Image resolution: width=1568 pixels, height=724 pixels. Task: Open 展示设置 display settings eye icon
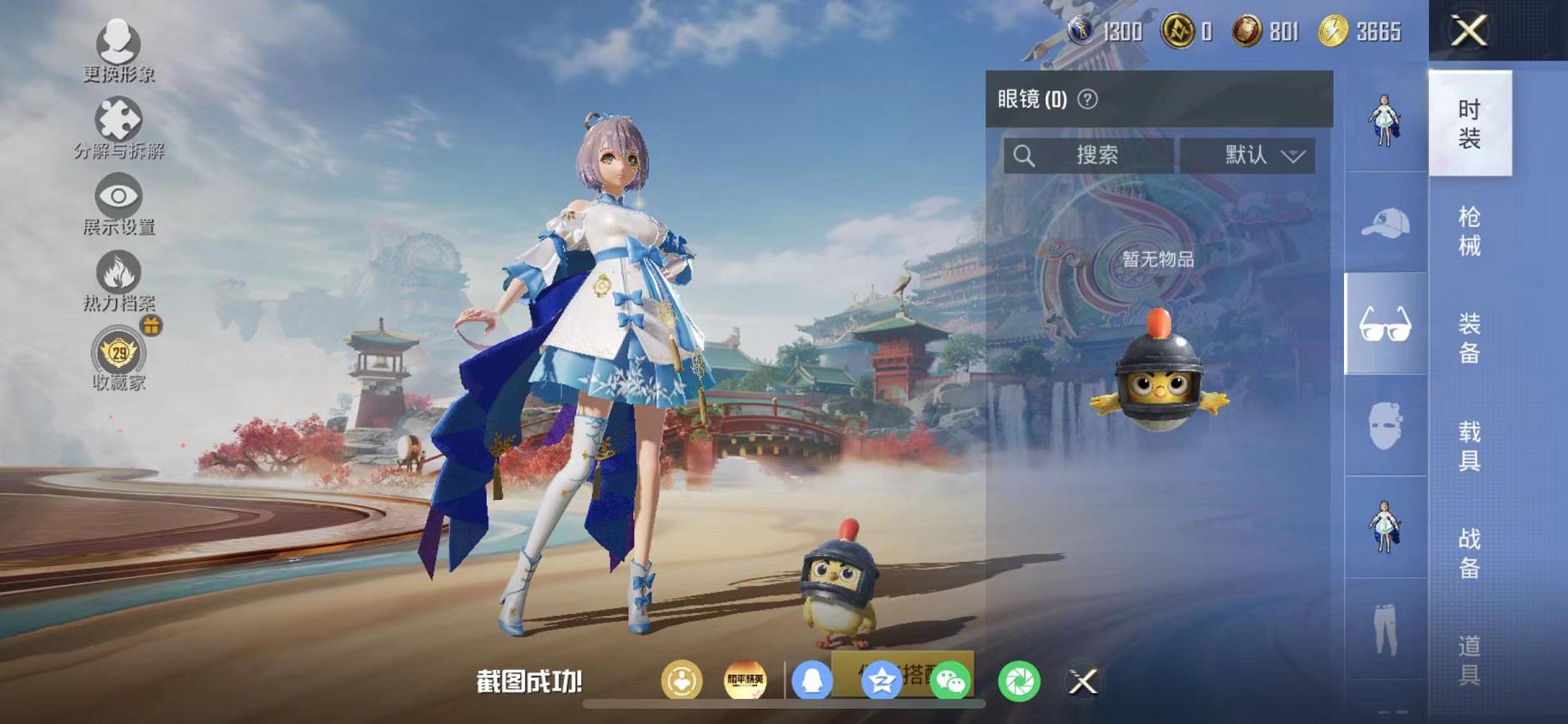118,196
